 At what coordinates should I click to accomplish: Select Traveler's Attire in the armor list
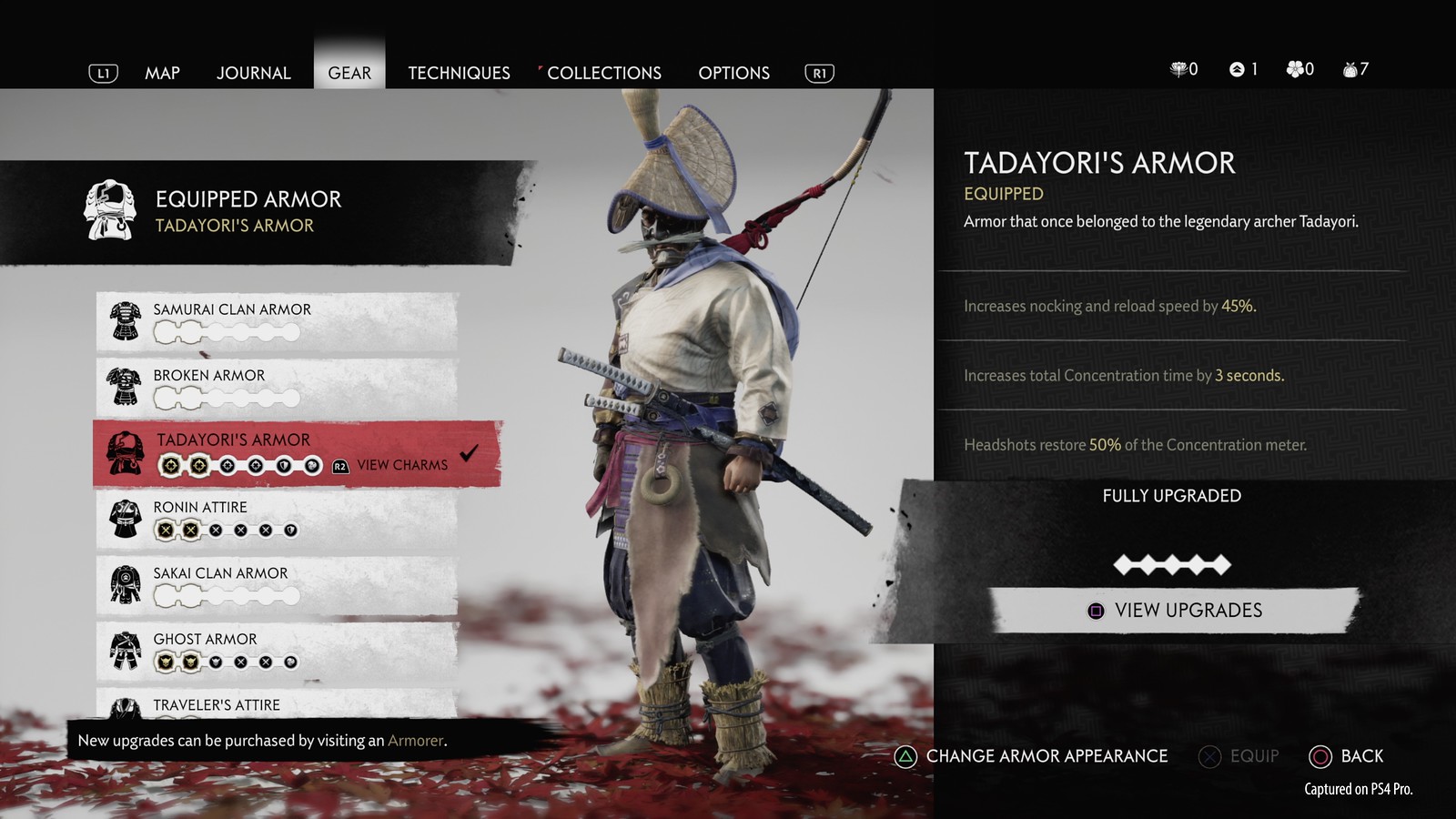click(277, 704)
